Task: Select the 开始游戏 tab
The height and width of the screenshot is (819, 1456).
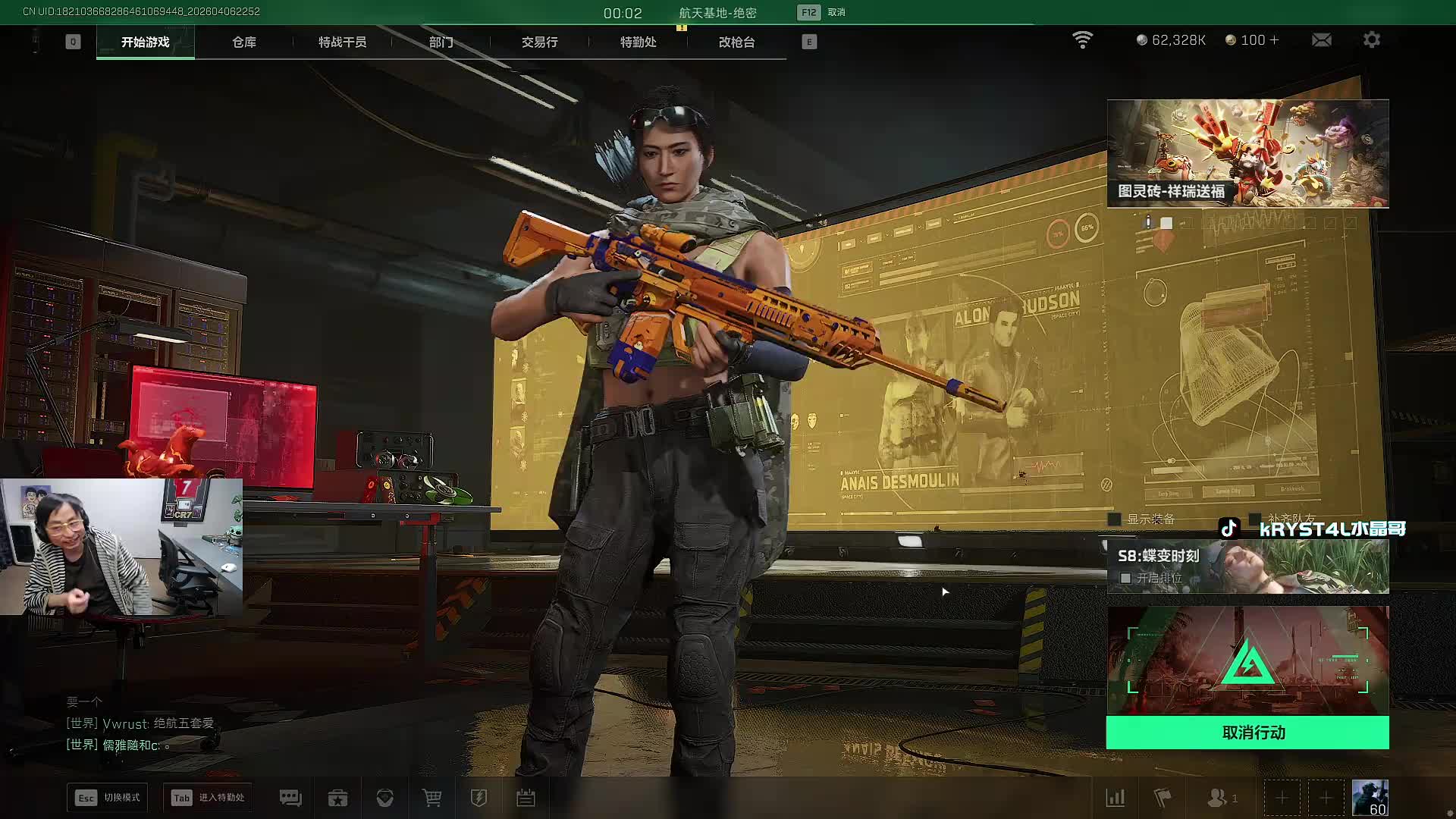Action: (145, 42)
